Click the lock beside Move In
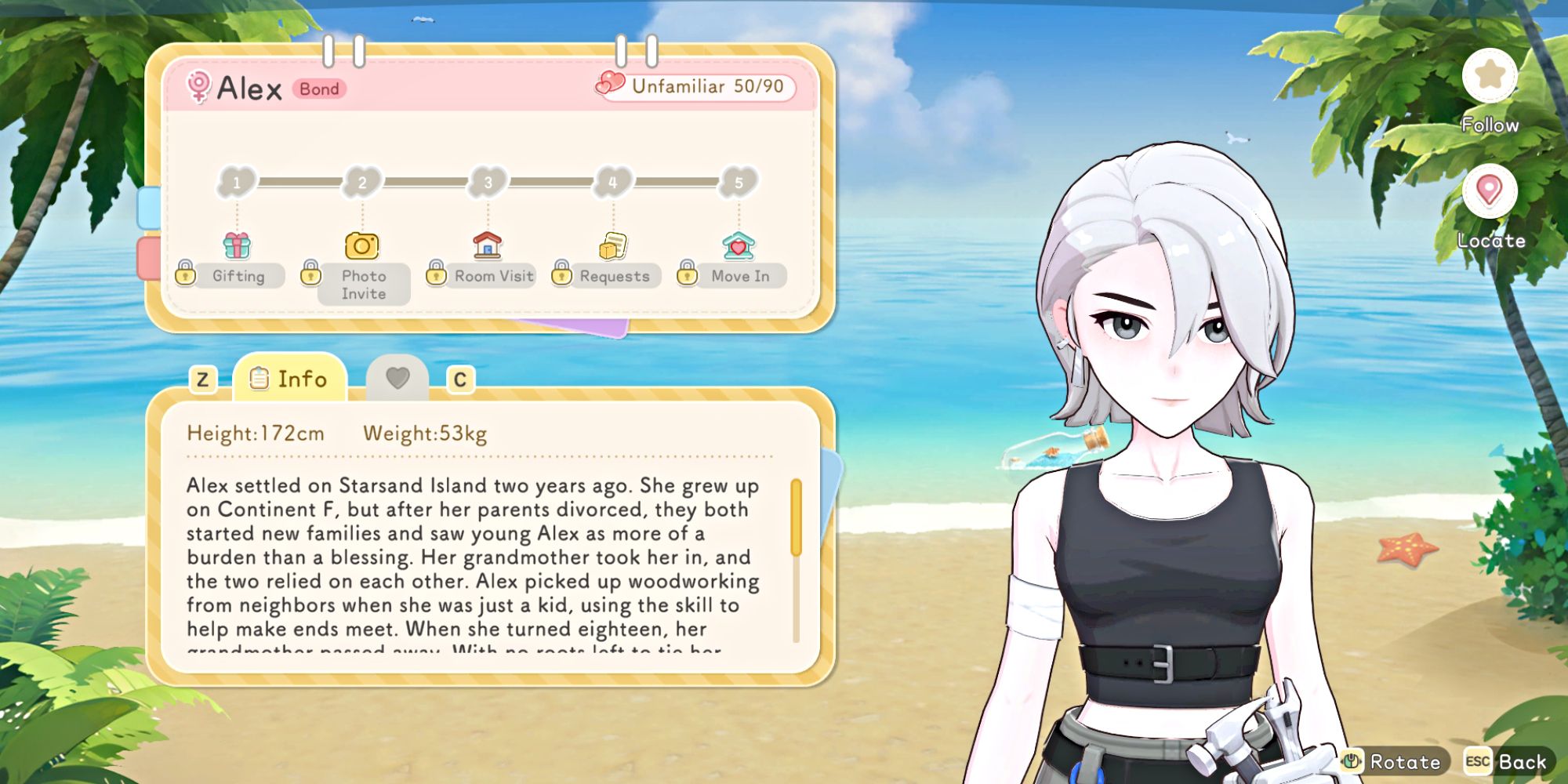Viewport: 1568px width, 784px height. [x=687, y=276]
